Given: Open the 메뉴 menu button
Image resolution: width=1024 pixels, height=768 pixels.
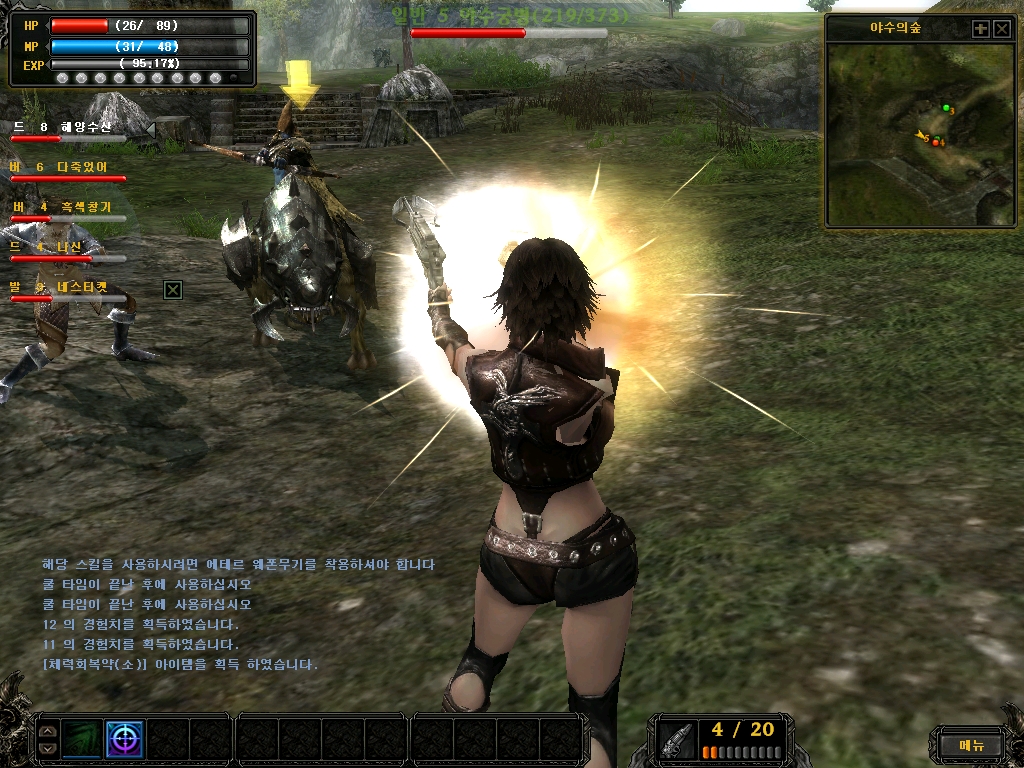Looking at the screenshot, I should (971, 745).
